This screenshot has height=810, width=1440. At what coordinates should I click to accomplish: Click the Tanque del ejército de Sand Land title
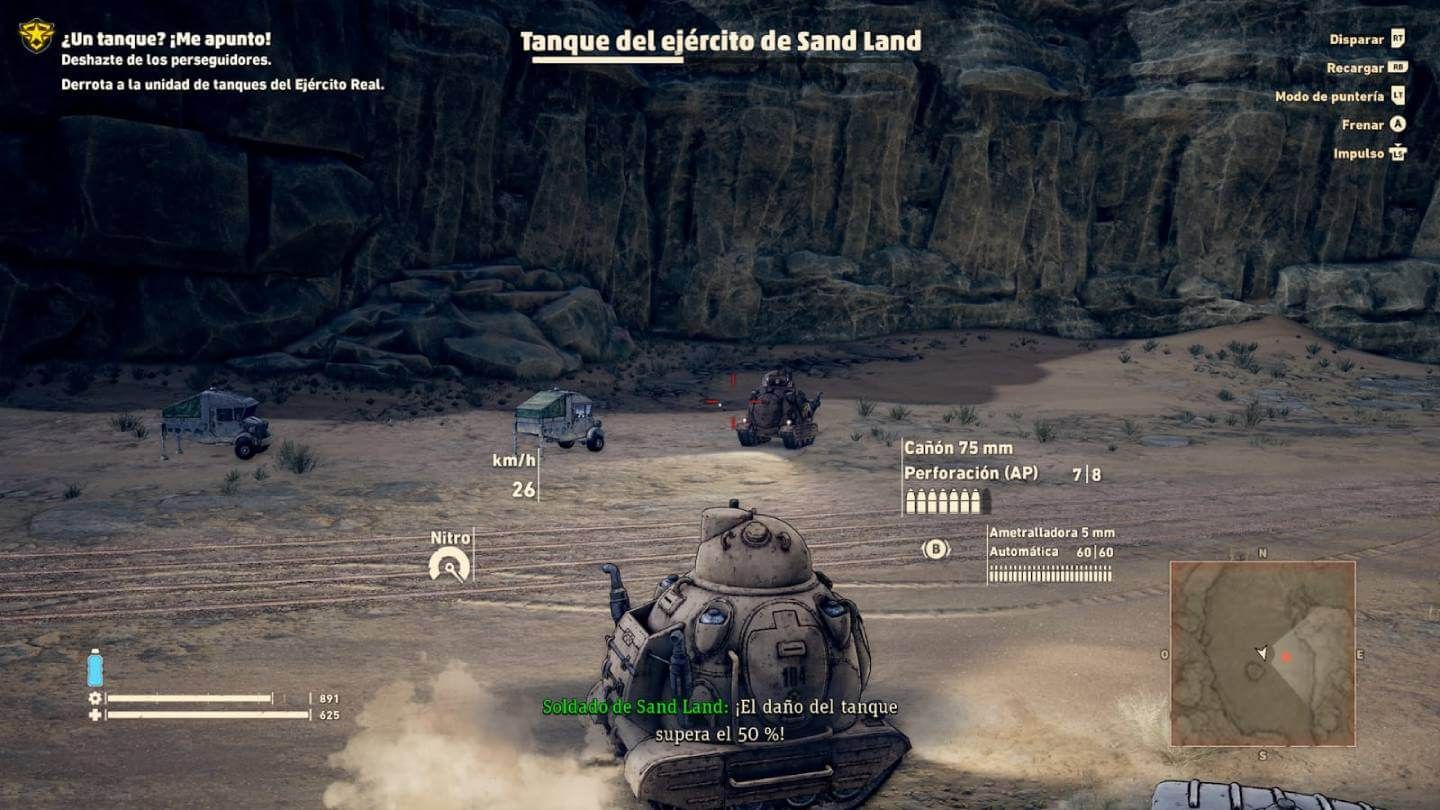click(722, 43)
